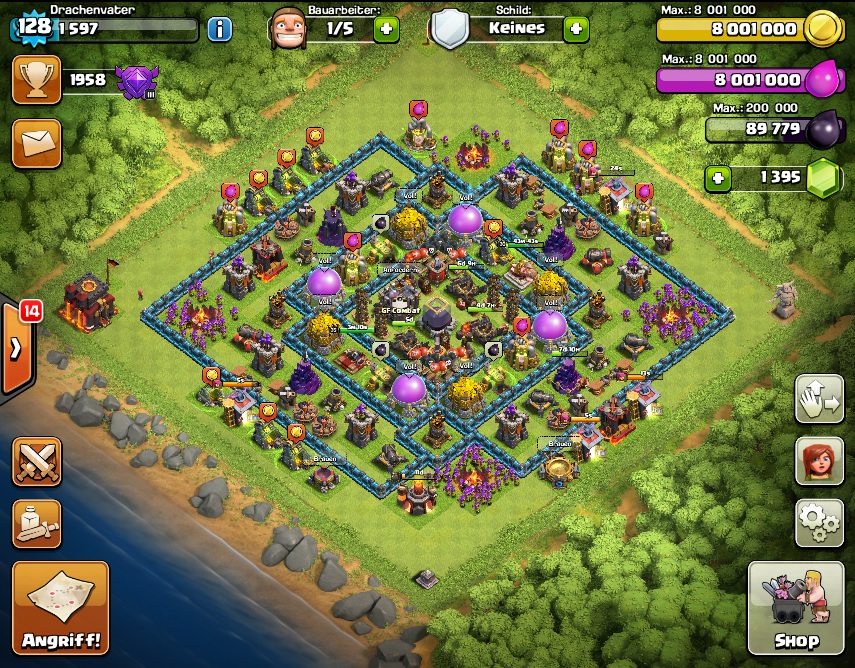This screenshot has width=855, height=668.
Task: Tap the level 128 experience badge
Action: click(x=34, y=26)
